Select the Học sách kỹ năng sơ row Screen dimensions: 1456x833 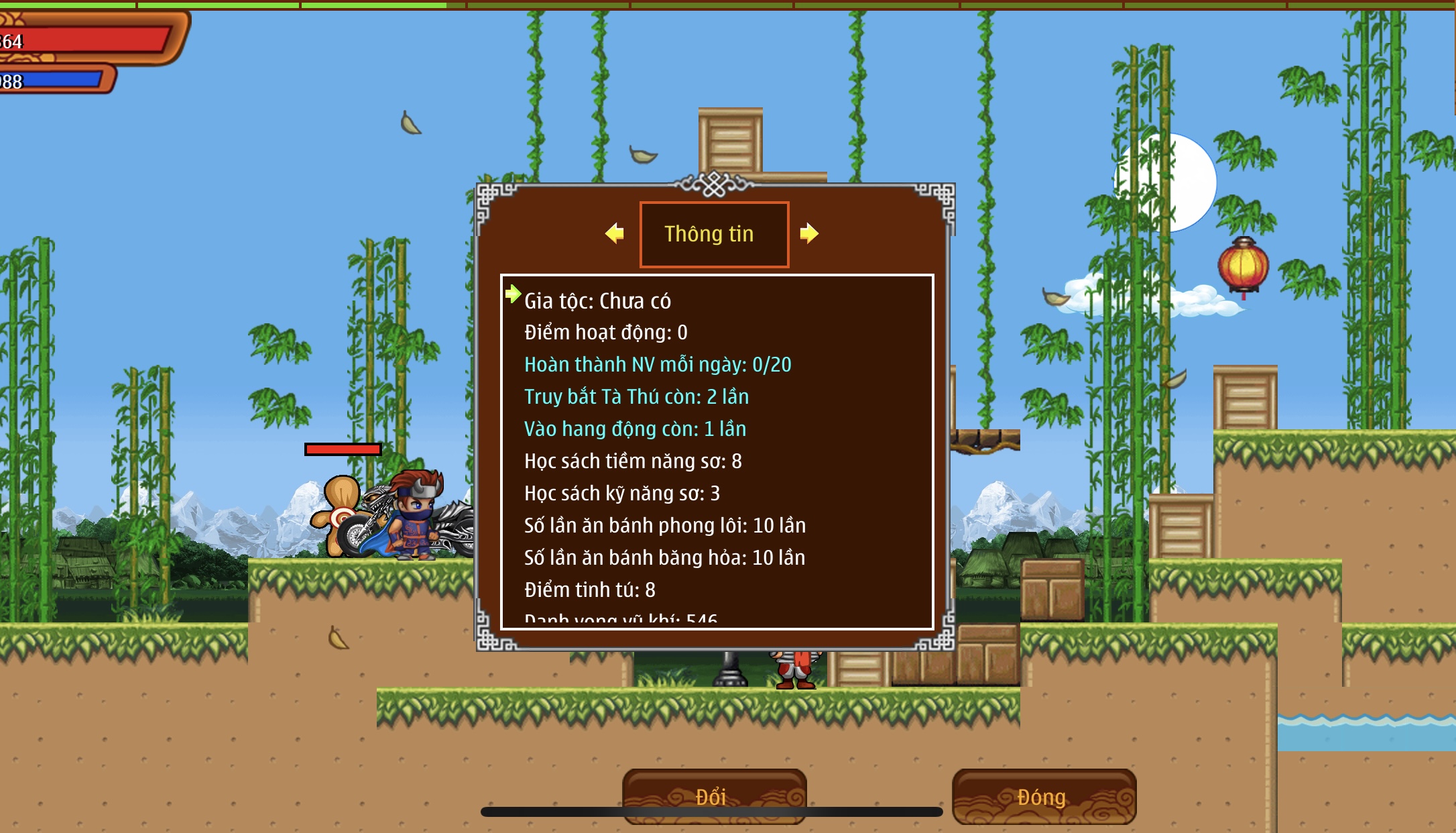point(621,494)
